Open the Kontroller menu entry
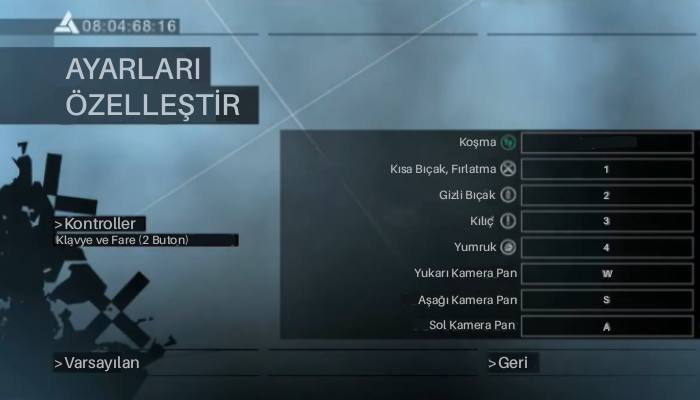This screenshot has width=700, height=400. click(x=100, y=223)
